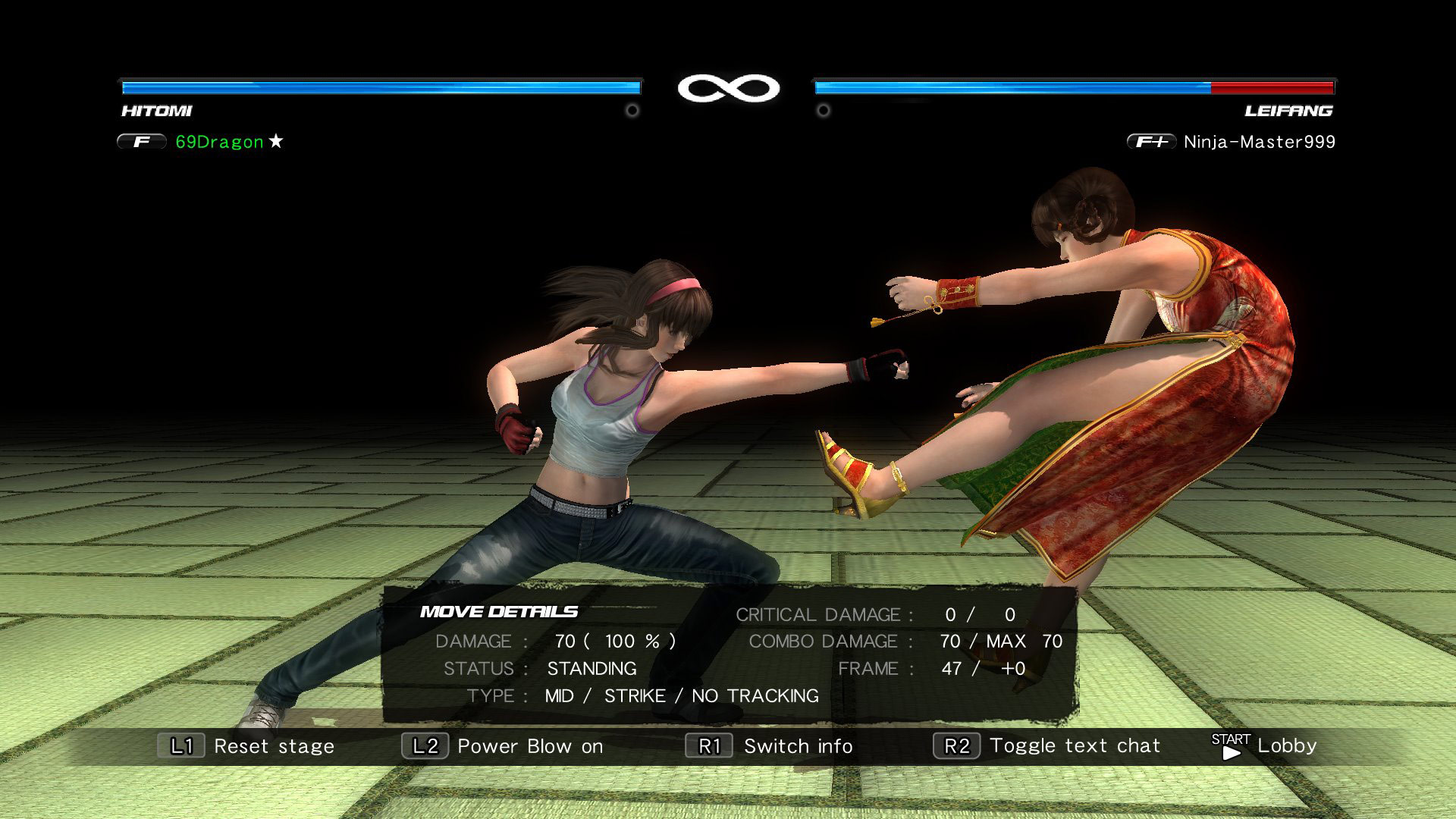Screen dimensions: 1456x819
Task: Click the F rank icon beside 69Dragon
Action: [x=141, y=141]
